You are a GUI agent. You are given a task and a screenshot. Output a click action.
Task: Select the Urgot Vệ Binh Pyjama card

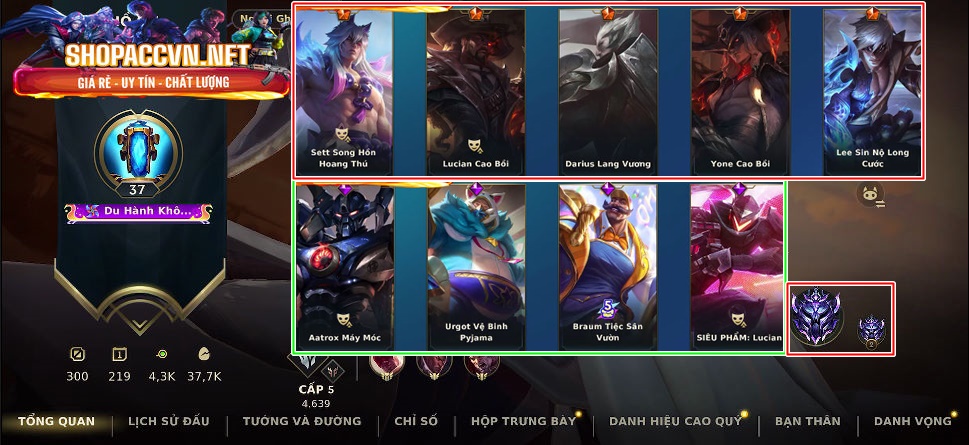(x=476, y=264)
